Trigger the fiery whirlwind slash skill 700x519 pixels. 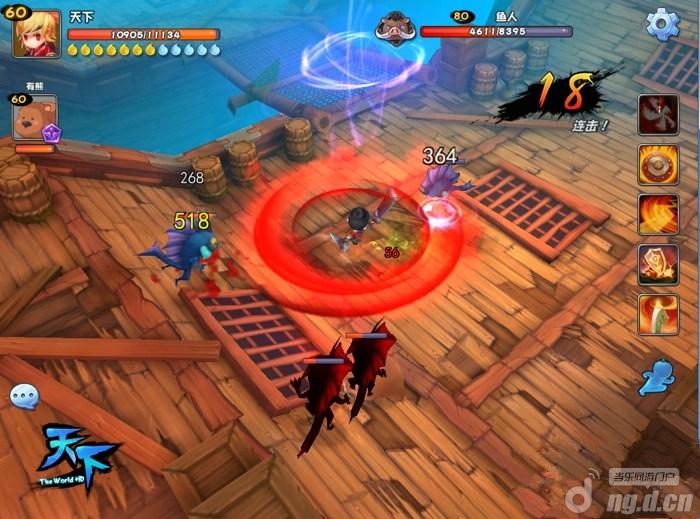tap(658, 214)
